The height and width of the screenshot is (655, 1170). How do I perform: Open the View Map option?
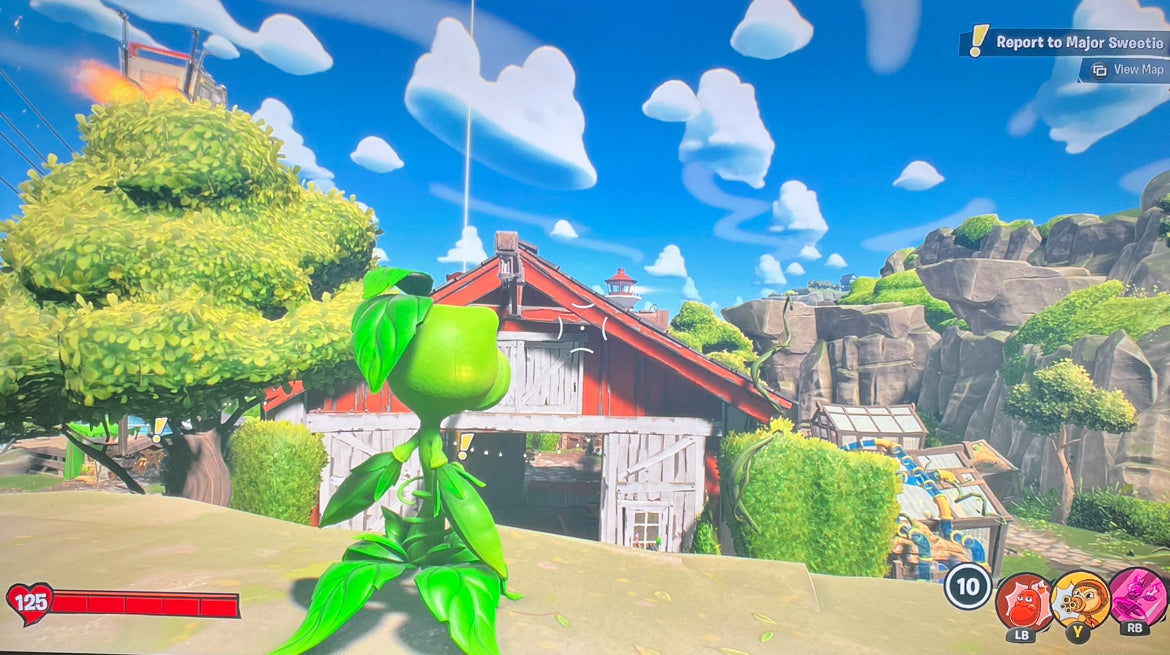(x=1128, y=70)
